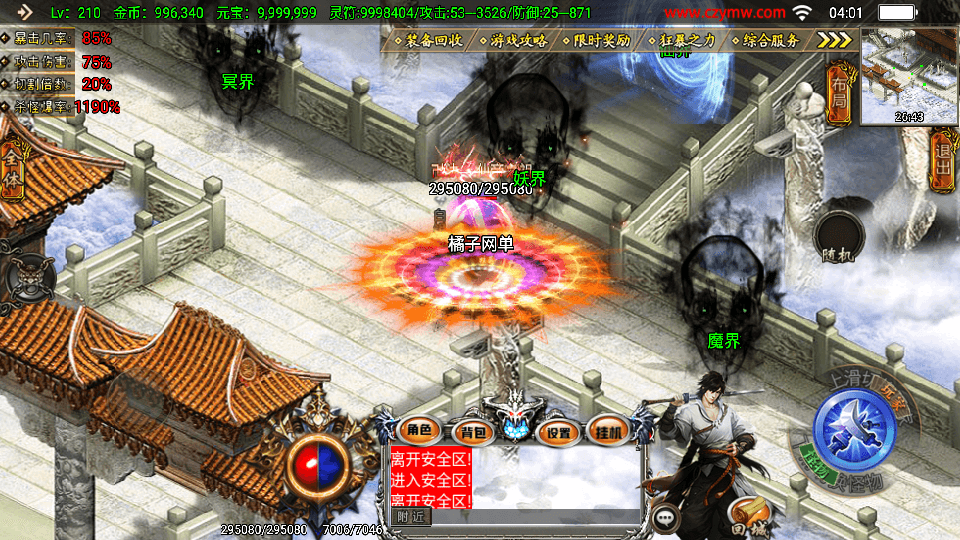This screenshot has width=960, height=540.
Task: Switch to the 附近 nearby chat channel
Action: 411,516
